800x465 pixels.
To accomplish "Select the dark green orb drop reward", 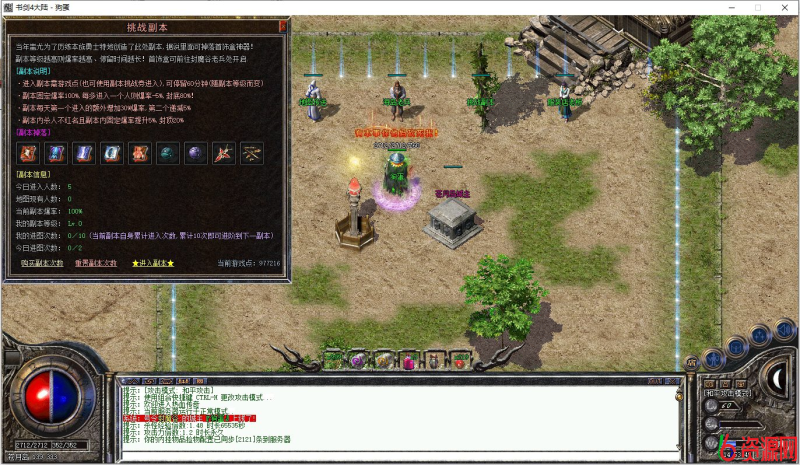I will point(167,153).
